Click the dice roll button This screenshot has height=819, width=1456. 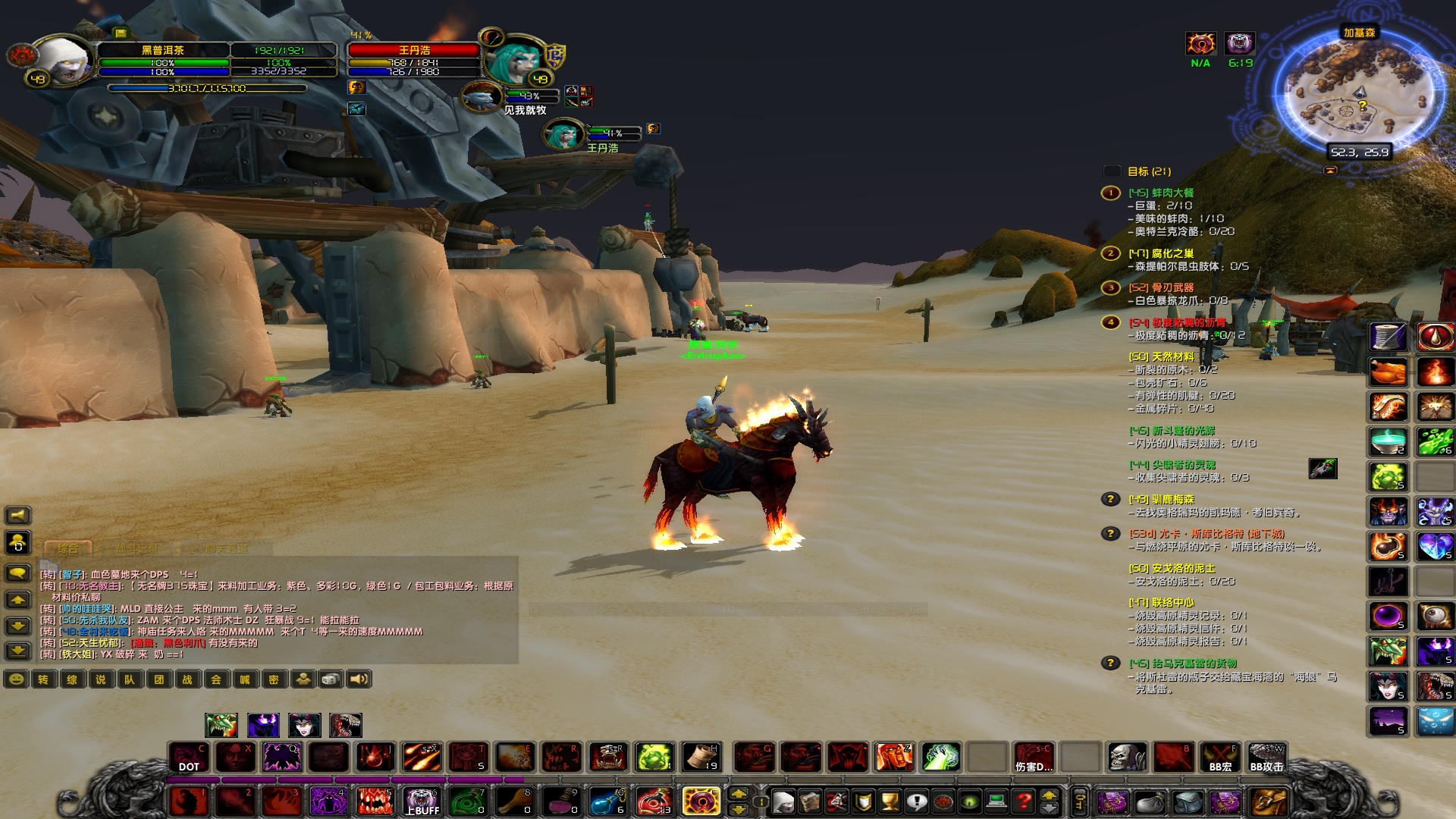(331, 679)
